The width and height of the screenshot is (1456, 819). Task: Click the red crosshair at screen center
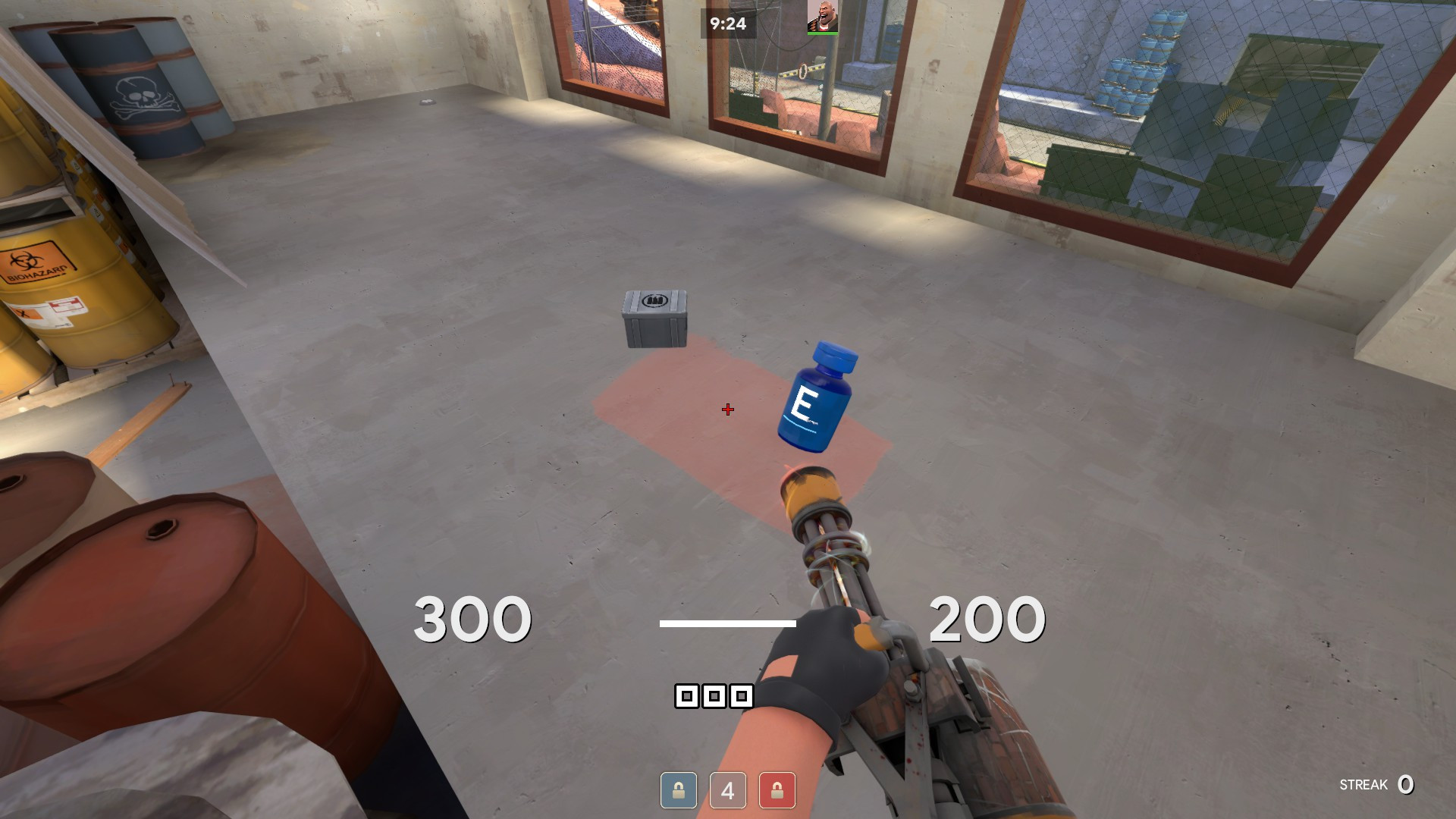pos(727,410)
